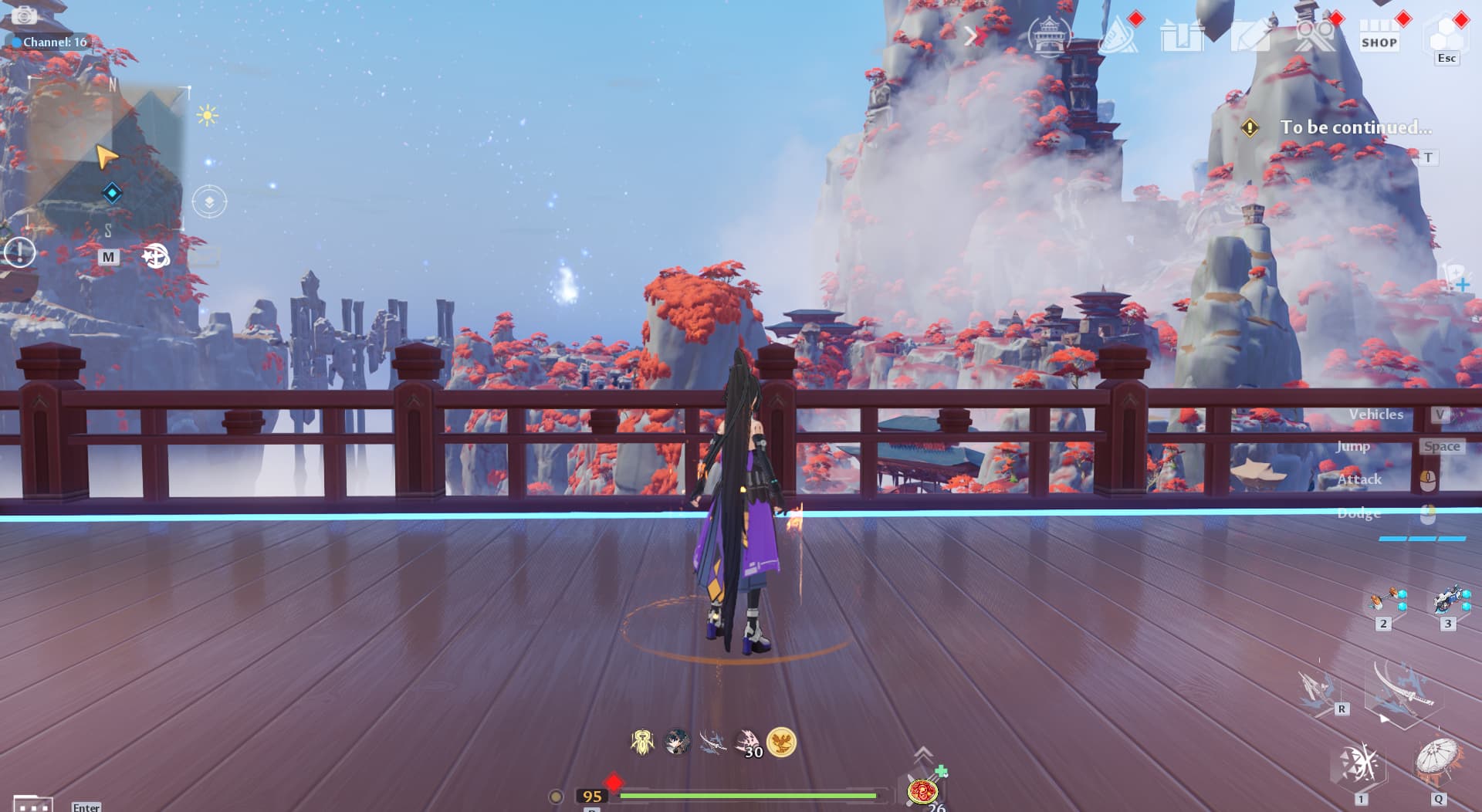The width and height of the screenshot is (1482, 812).
Task: Switch server via Channel: 16 label
Action: [x=54, y=42]
